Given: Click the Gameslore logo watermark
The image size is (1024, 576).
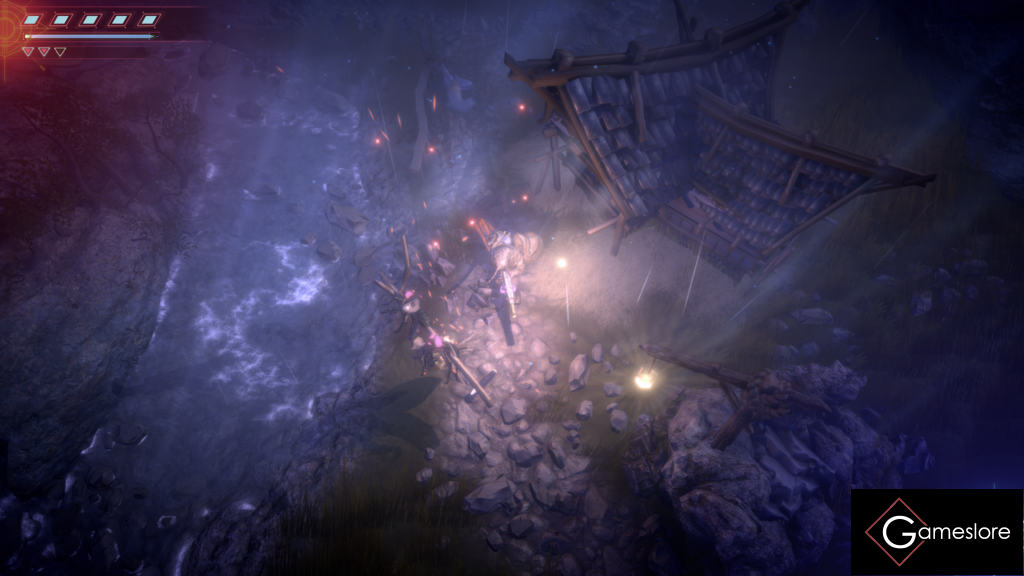Looking at the screenshot, I should (937, 532).
